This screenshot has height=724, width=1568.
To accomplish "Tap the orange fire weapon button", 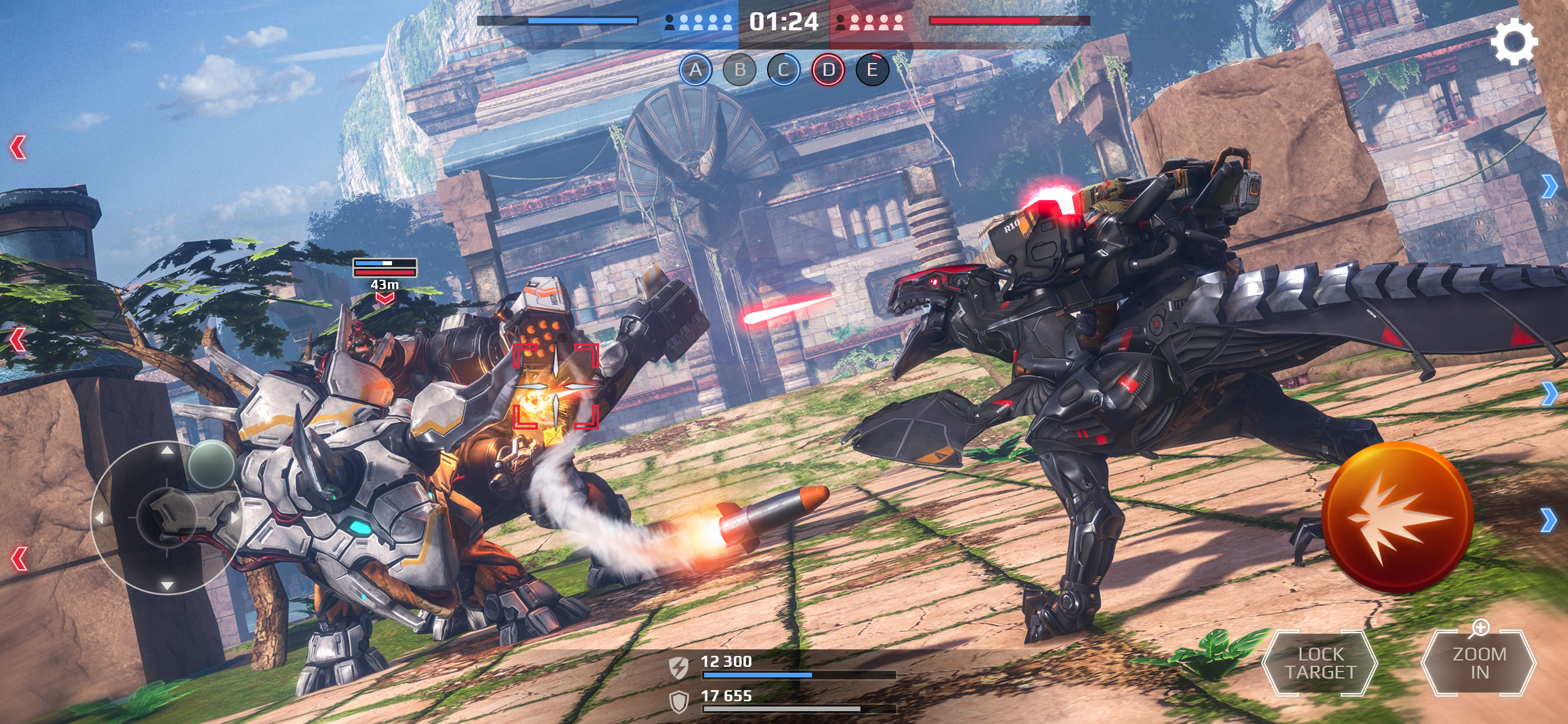I will pos(1398,518).
